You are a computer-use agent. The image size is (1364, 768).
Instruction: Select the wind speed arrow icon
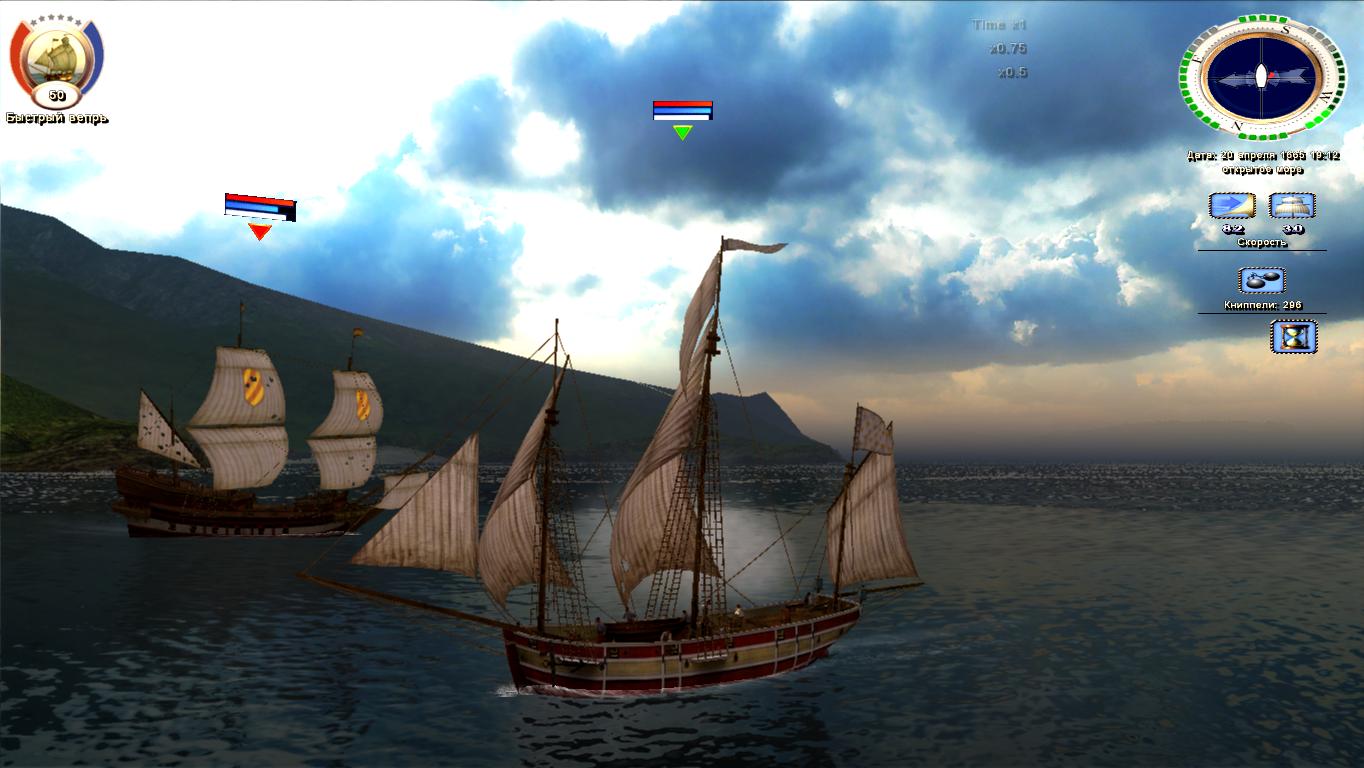1231,206
